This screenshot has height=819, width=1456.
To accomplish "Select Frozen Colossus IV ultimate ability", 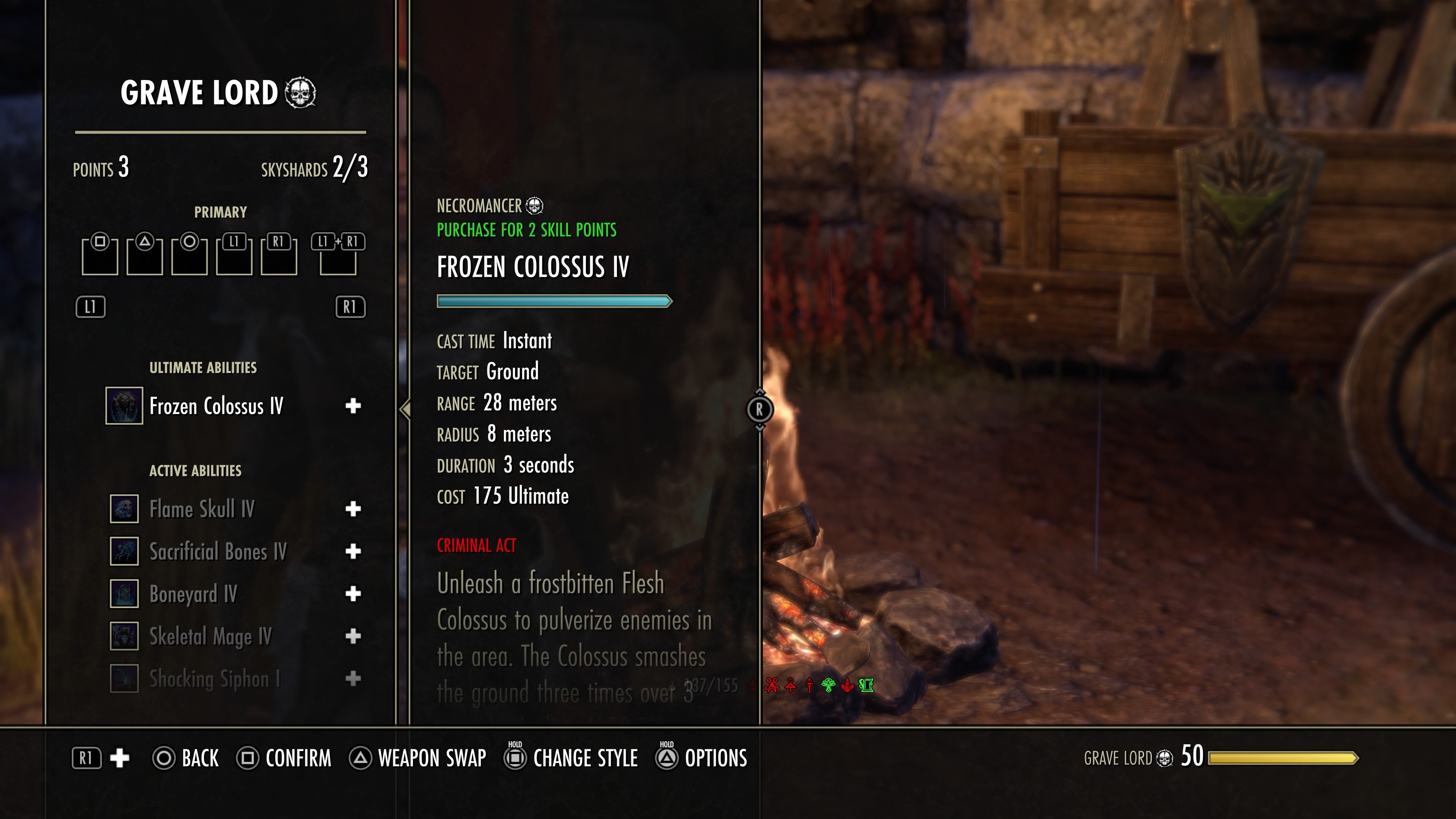I will click(x=216, y=406).
